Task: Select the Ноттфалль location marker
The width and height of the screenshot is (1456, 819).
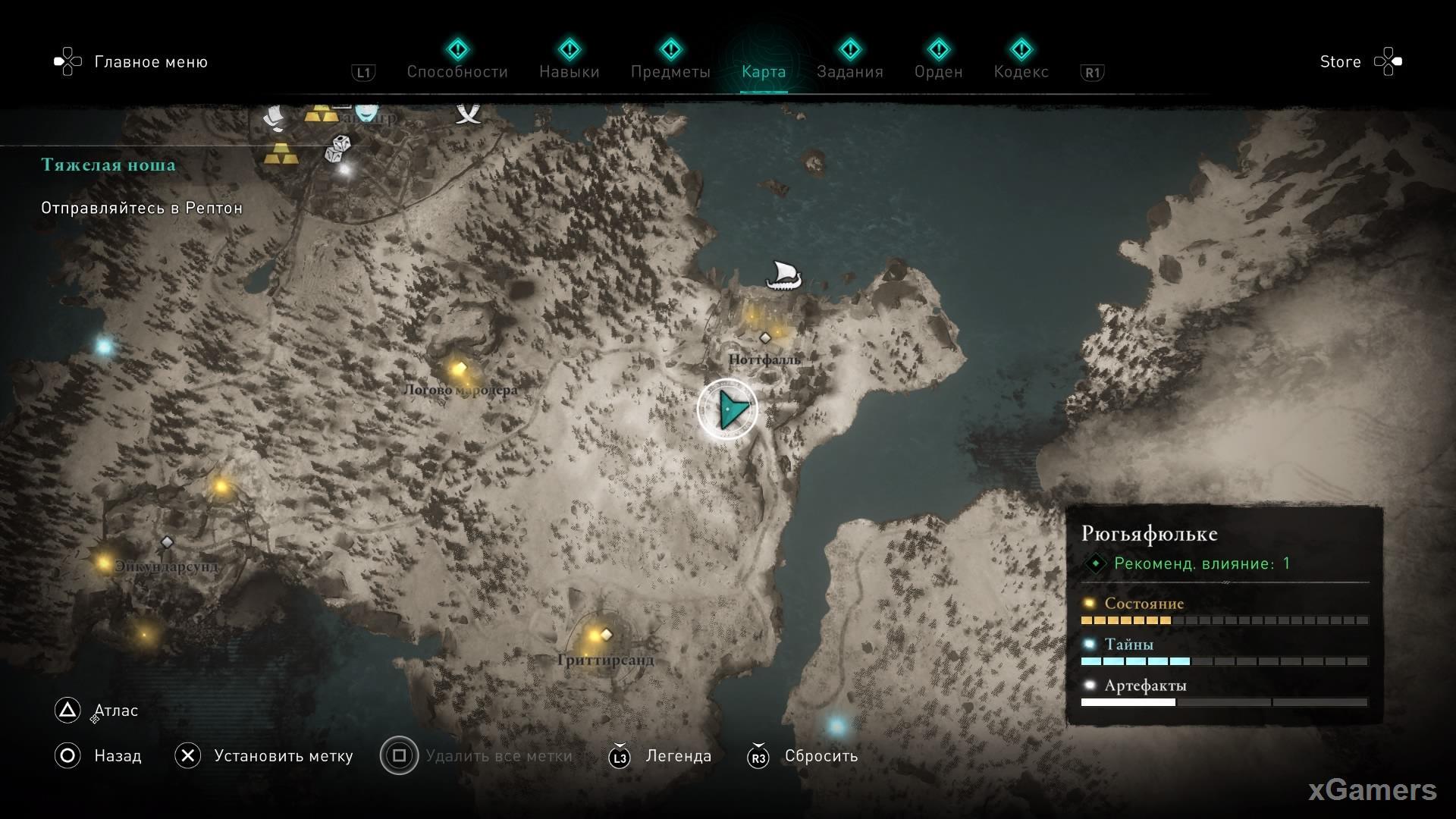Action: pos(765,337)
